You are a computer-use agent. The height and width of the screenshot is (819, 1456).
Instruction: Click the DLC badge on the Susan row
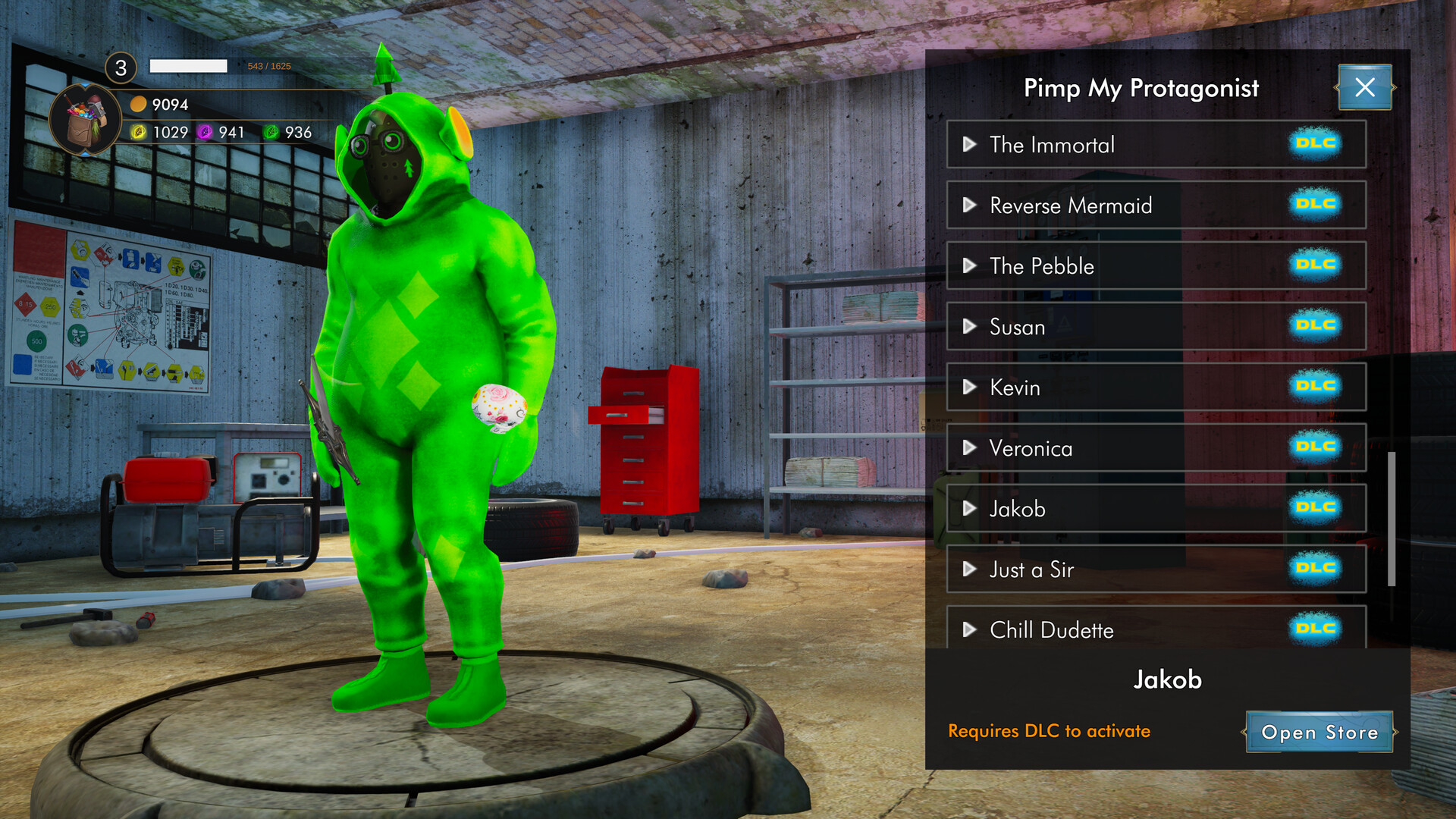1316,327
